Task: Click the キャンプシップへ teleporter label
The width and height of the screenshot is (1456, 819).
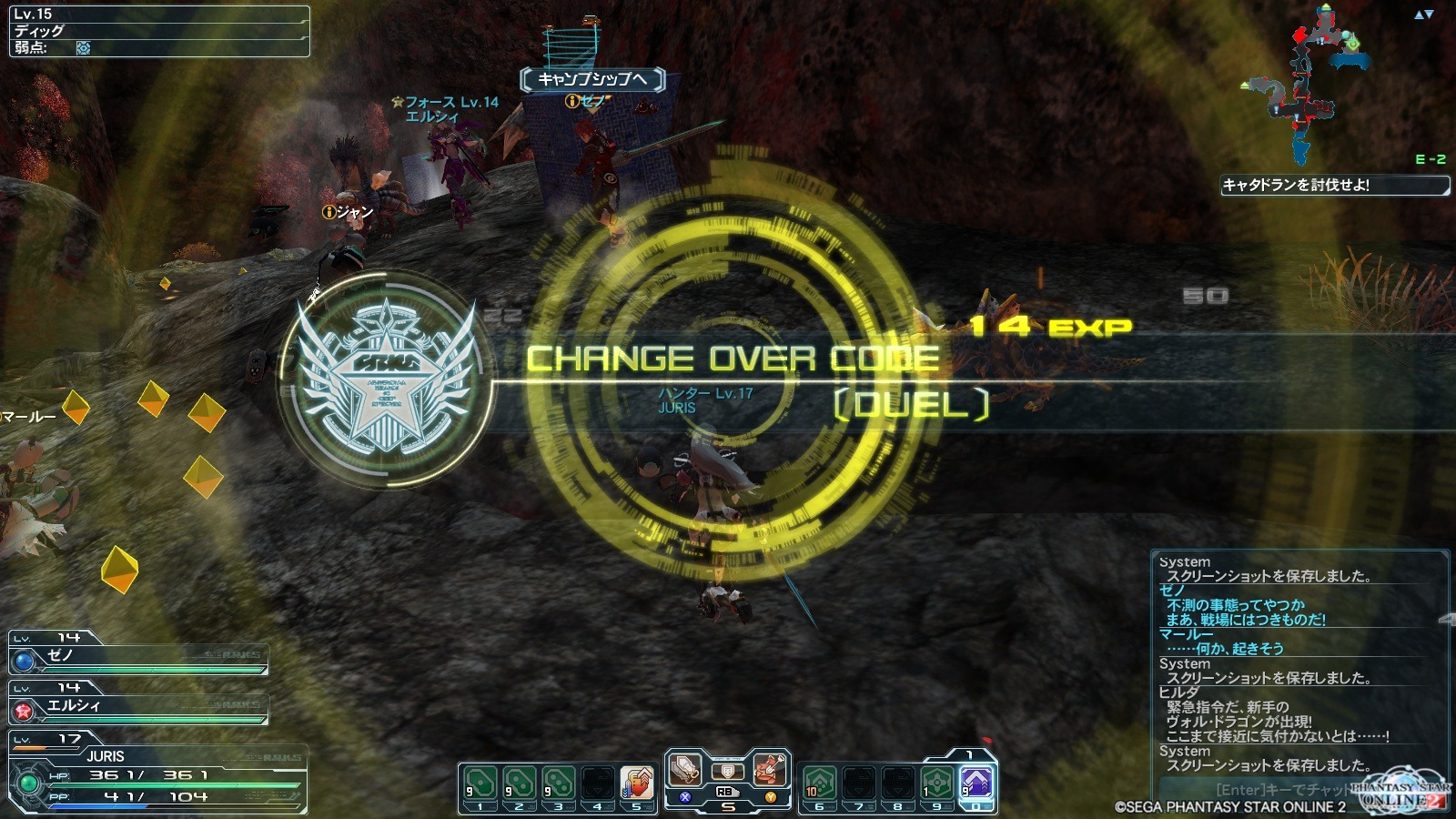Action: click(592, 79)
